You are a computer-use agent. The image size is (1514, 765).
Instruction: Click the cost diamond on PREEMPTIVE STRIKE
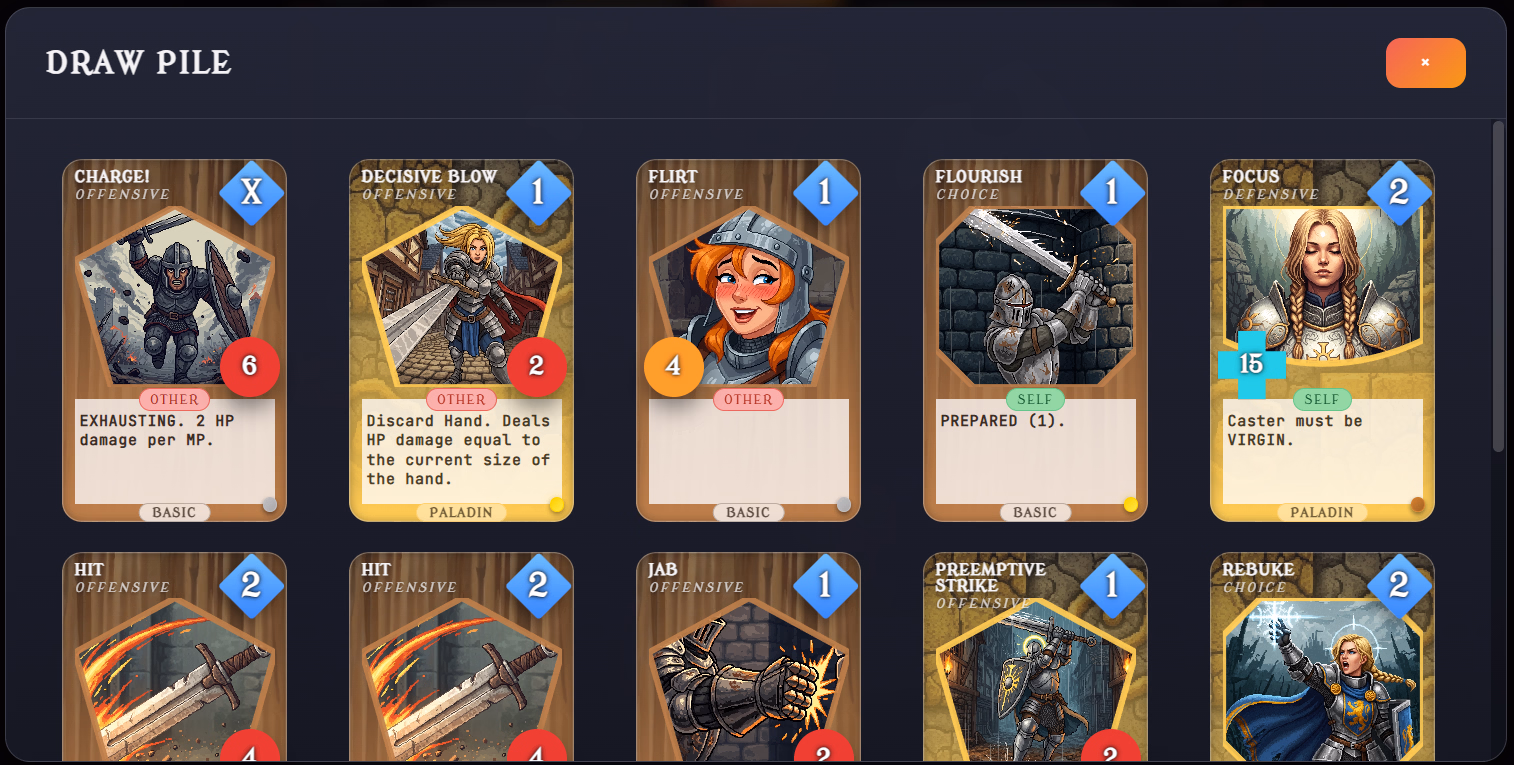point(1115,585)
